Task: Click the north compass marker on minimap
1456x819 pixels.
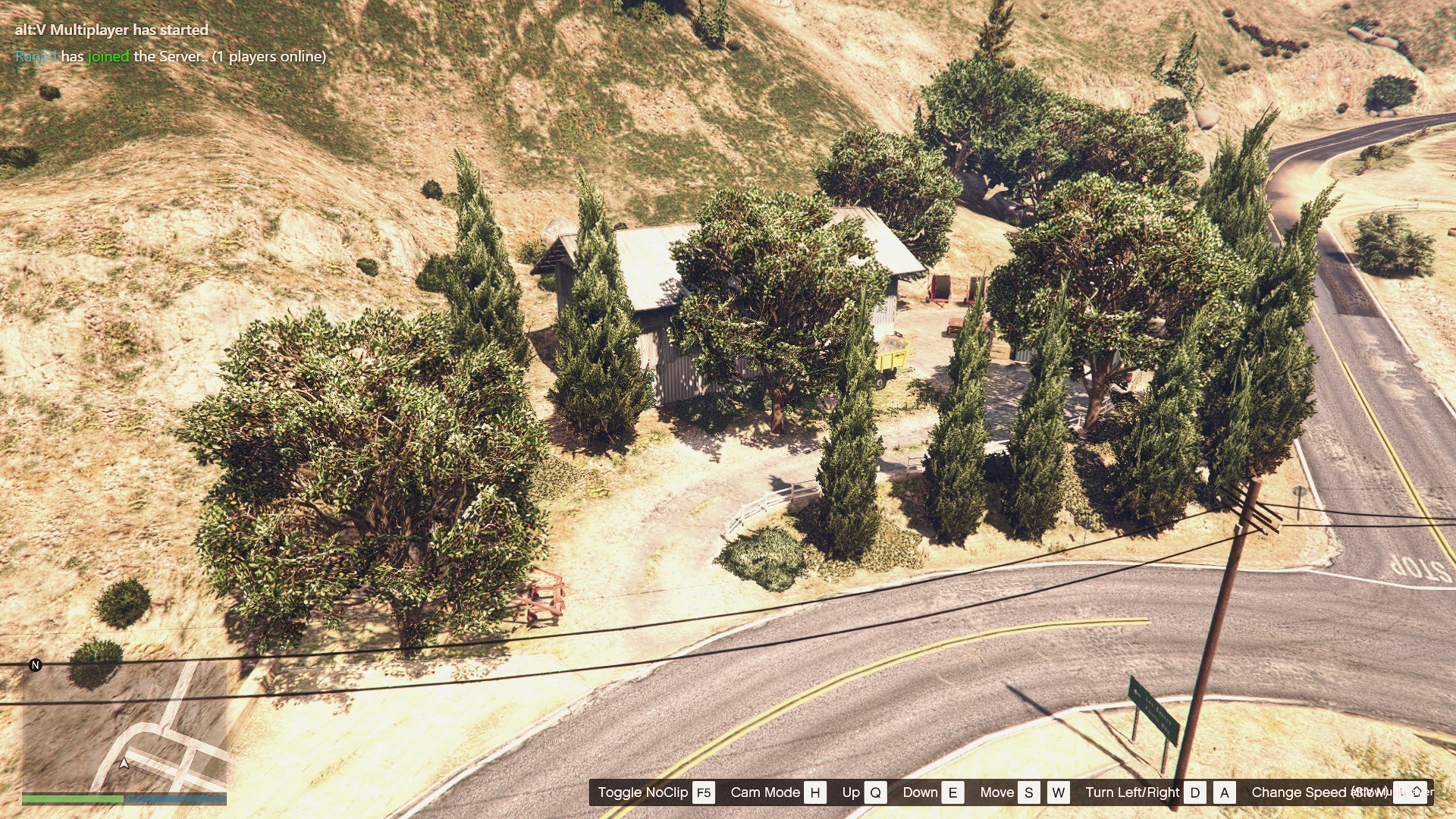Action: click(x=35, y=665)
